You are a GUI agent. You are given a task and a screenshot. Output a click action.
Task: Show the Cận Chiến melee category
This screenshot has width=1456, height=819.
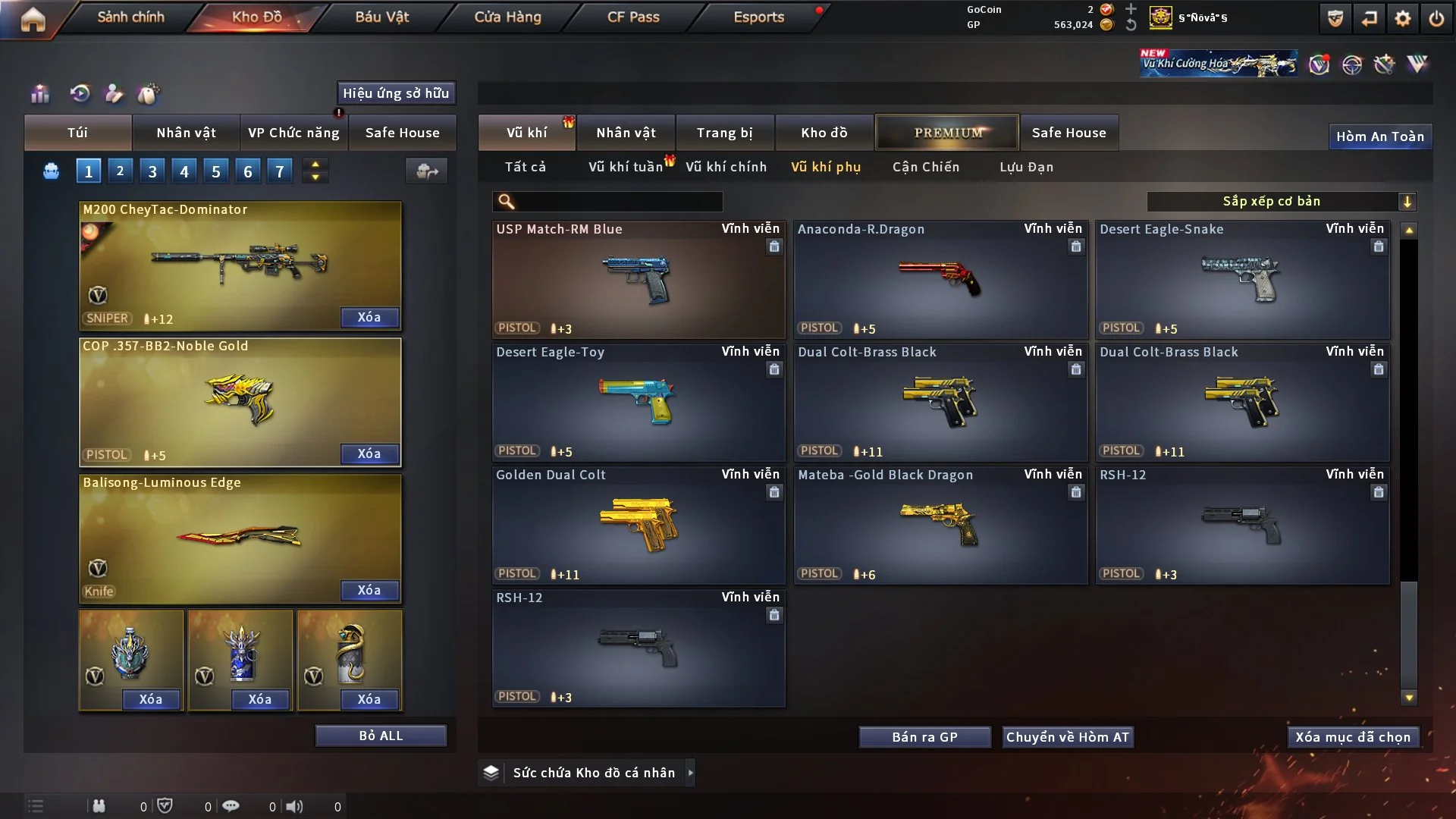925,167
